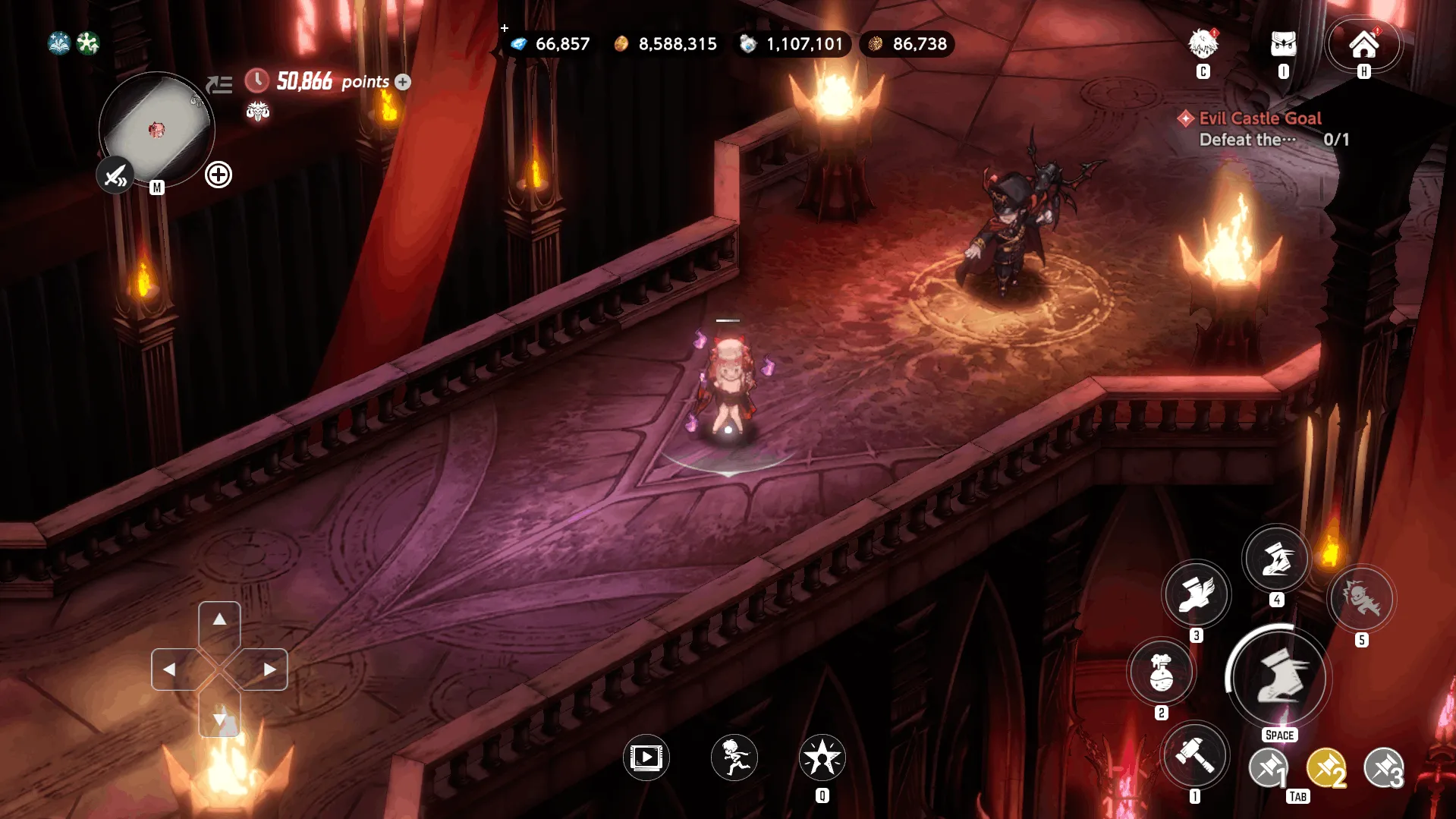Use the potion flask item
Image resolution: width=1456 pixels, height=819 pixels.
click(x=1161, y=672)
